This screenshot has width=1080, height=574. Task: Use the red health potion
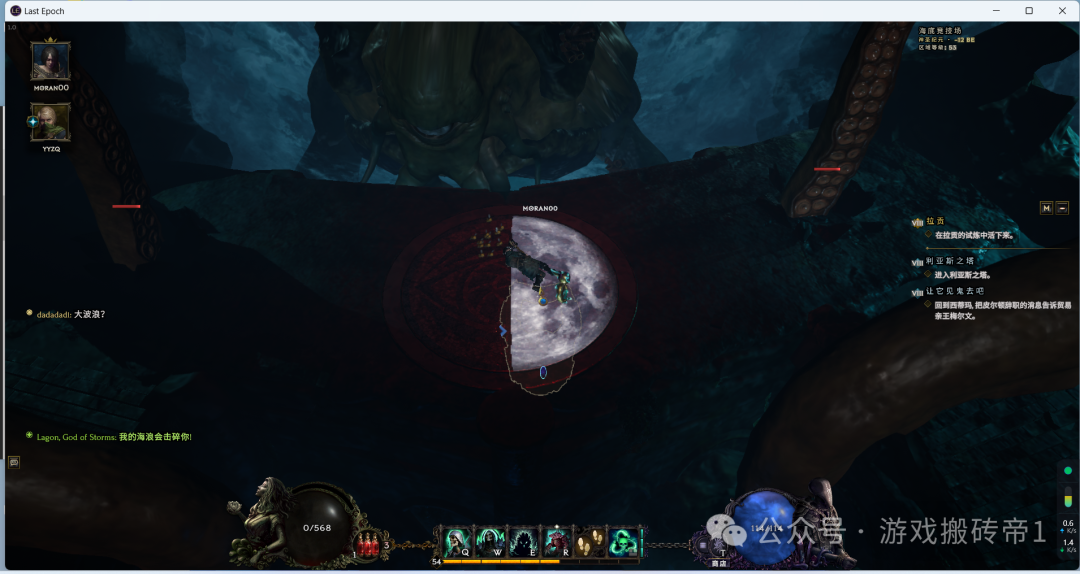[368, 545]
